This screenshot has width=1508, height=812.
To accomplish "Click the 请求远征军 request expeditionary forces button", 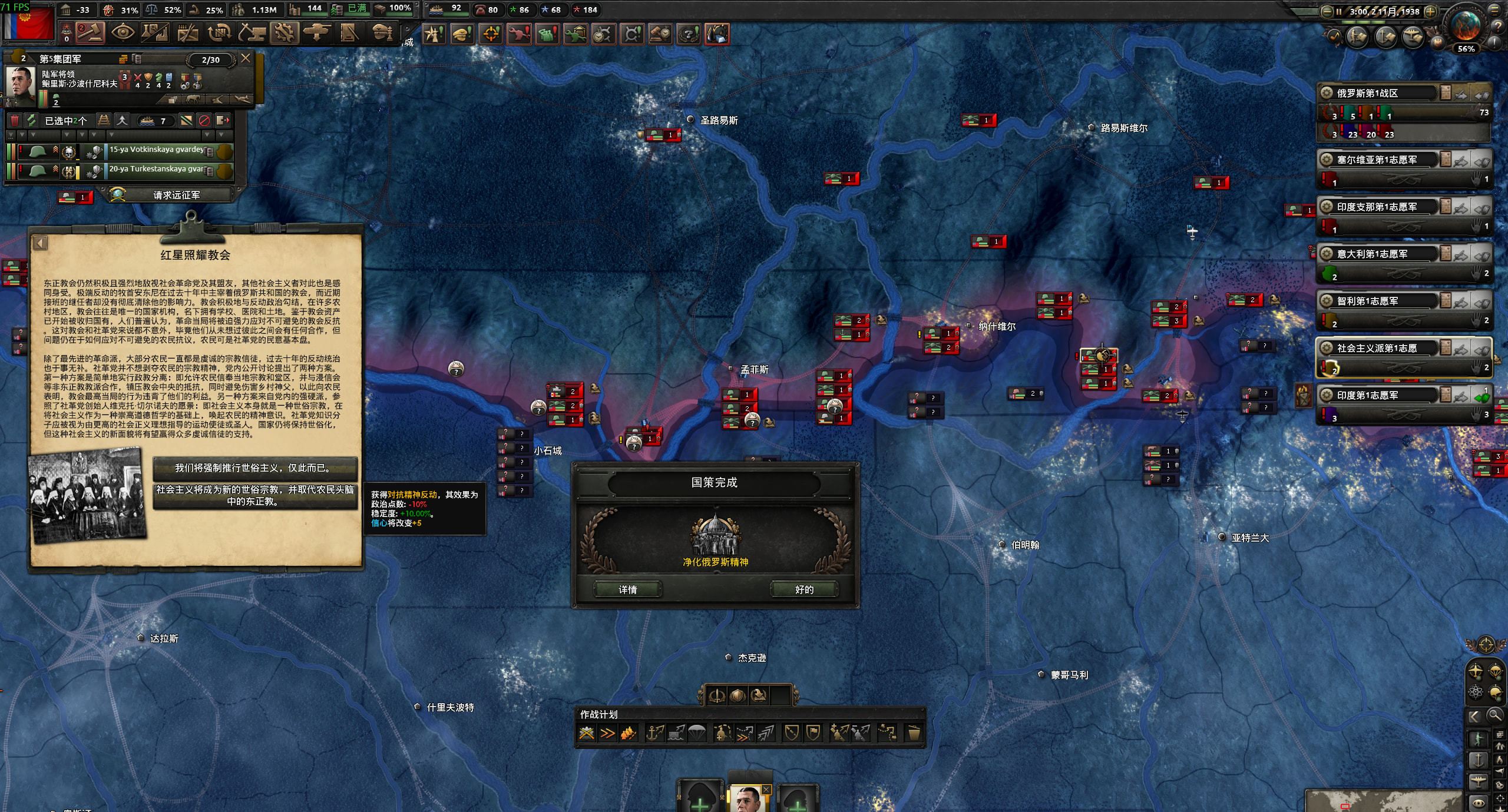I will 176,195.
